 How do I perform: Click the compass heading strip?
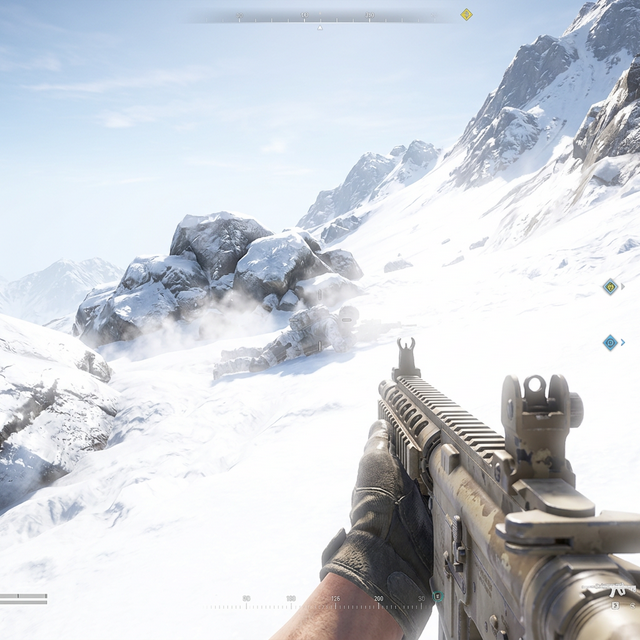pyautogui.click(x=320, y=17)
